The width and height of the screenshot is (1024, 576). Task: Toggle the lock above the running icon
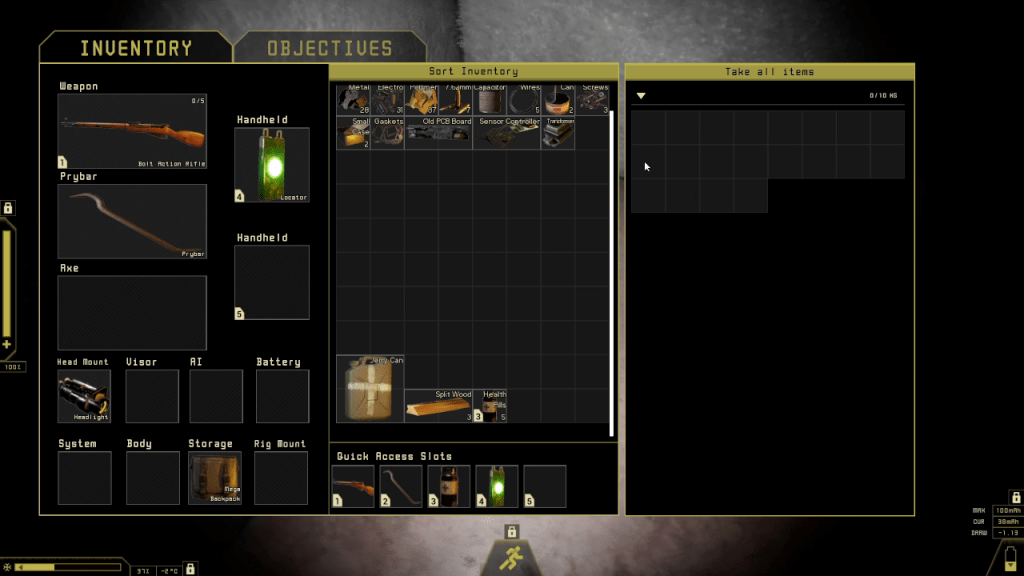click(x=511, y=531)
